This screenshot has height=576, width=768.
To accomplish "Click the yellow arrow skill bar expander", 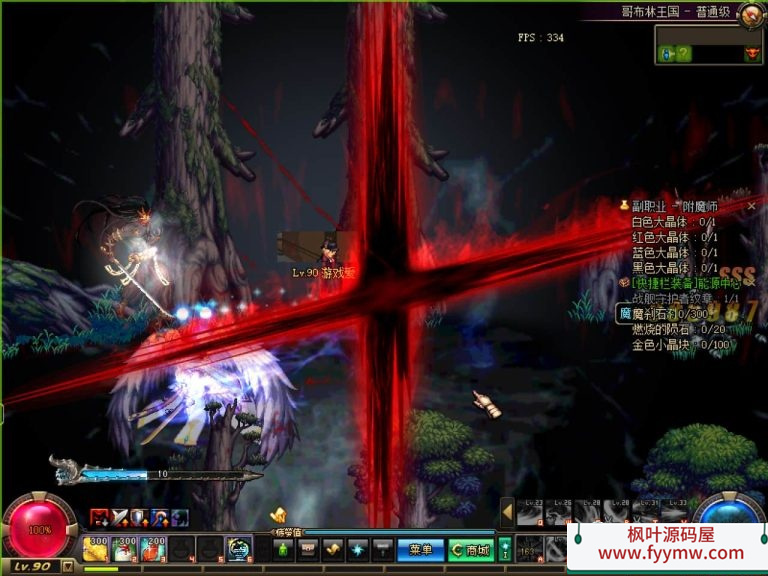I will coord(507,512).
